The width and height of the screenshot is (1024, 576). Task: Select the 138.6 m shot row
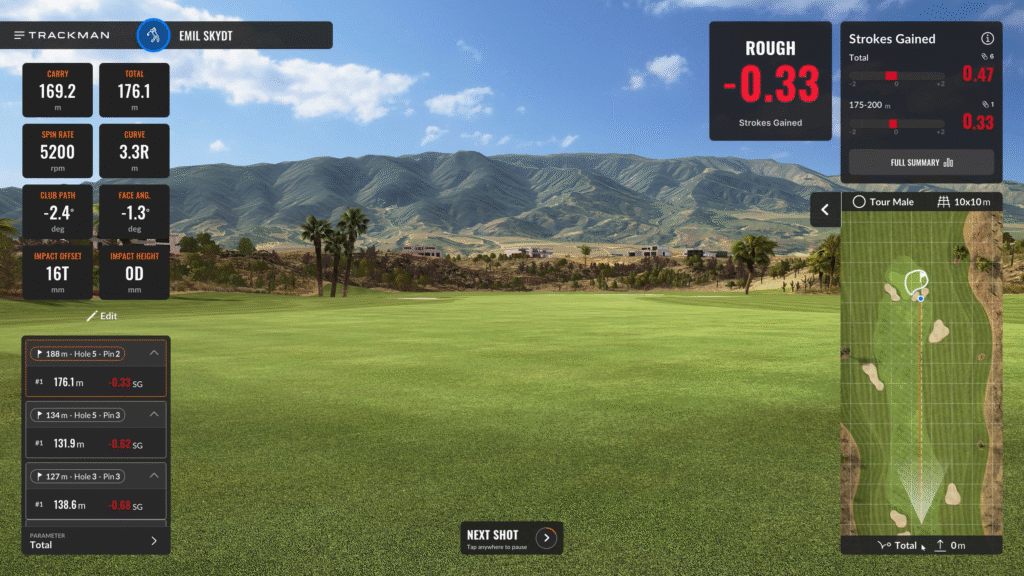pos(95,504)
